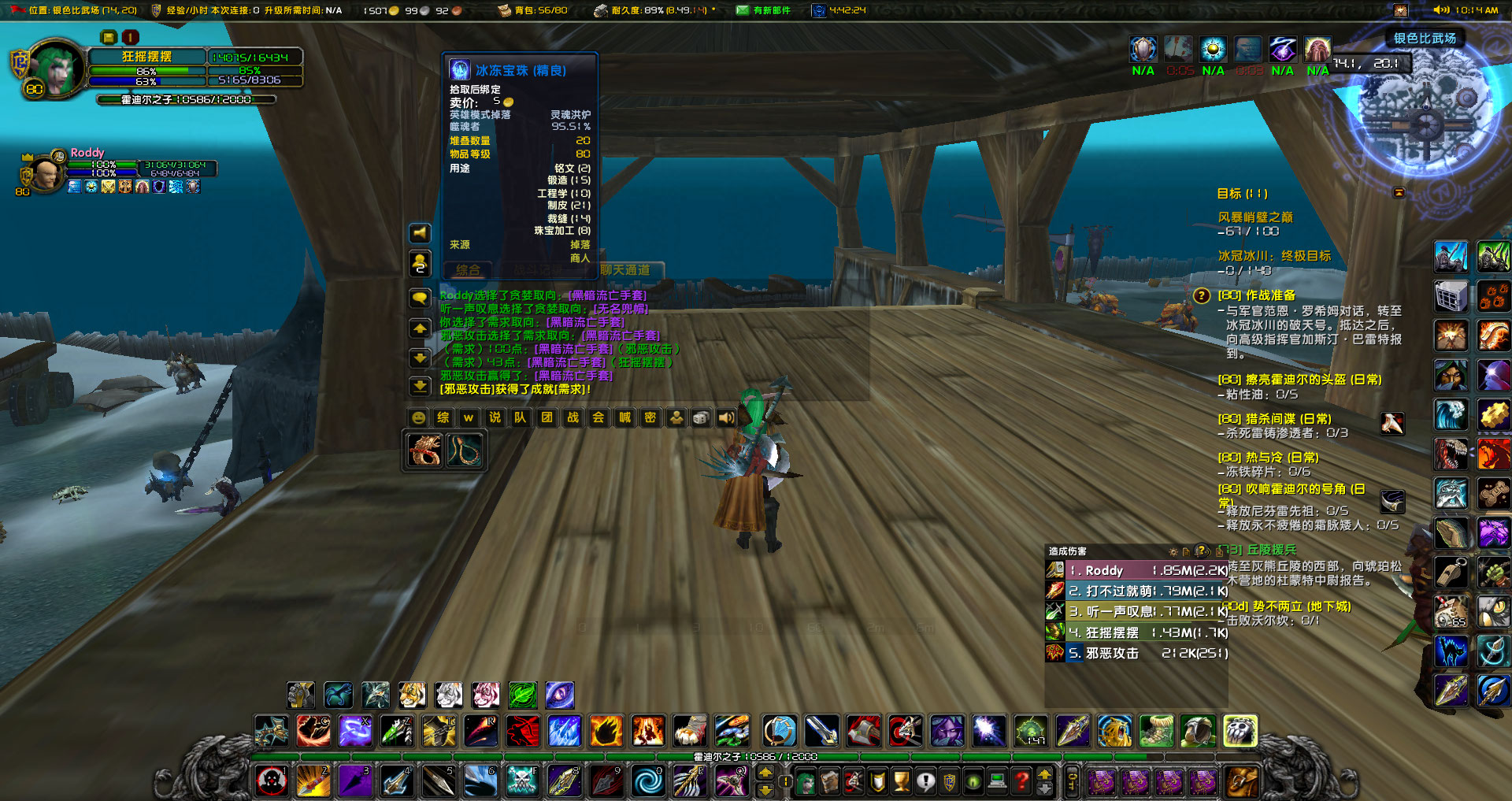Open new mail via the envelope icon
Viewport: 1512px width, 801px height.
pyautogui.click(x=741, y=11)
